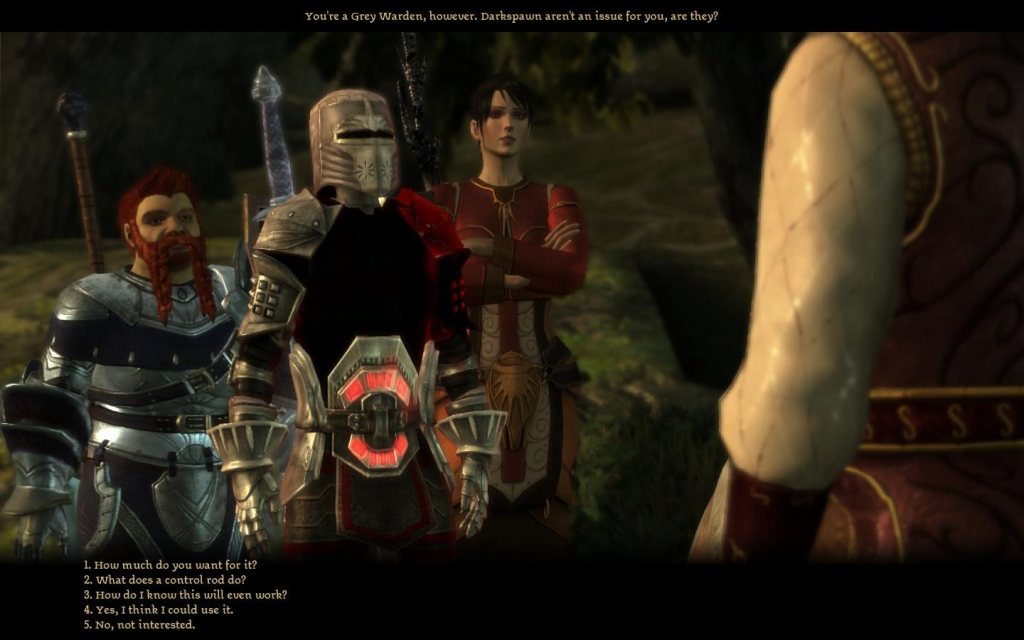Reply "Yes, I think I could use it."
Screen dimensions: 1024x640
coord(158,610)
